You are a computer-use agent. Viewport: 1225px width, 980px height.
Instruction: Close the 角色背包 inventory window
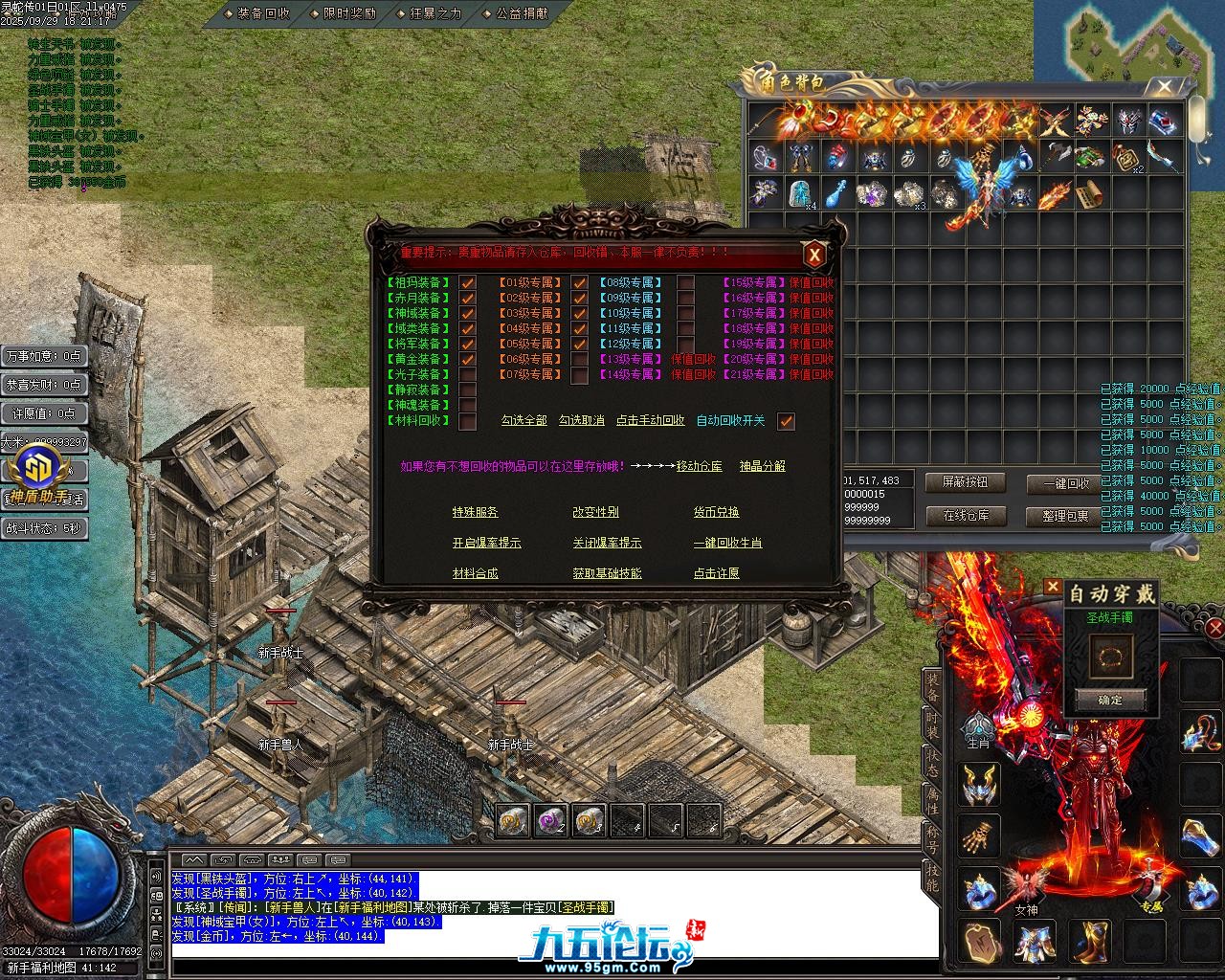pos(1164,87)
